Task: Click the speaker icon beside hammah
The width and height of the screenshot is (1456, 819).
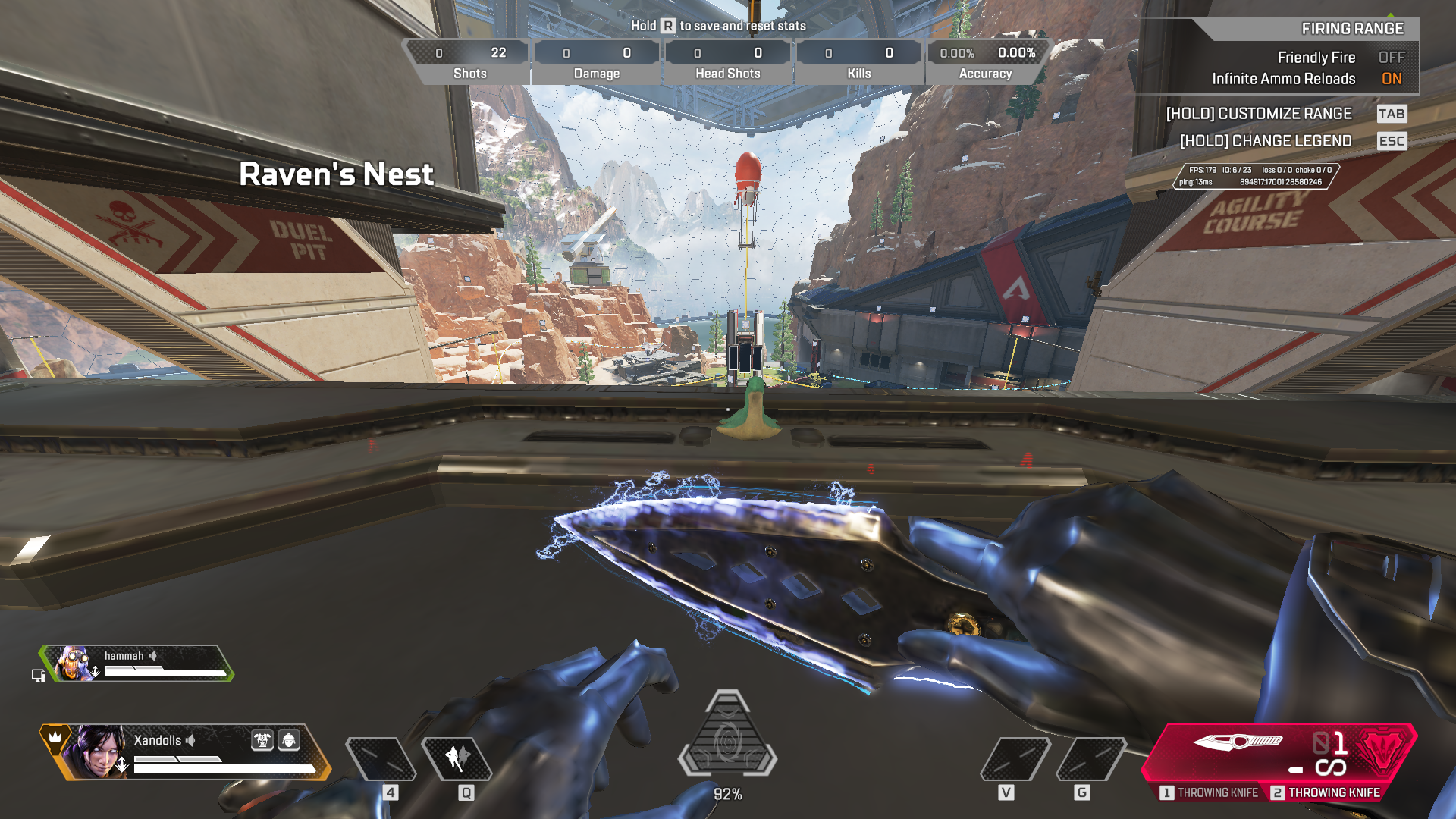Action: 153,655
